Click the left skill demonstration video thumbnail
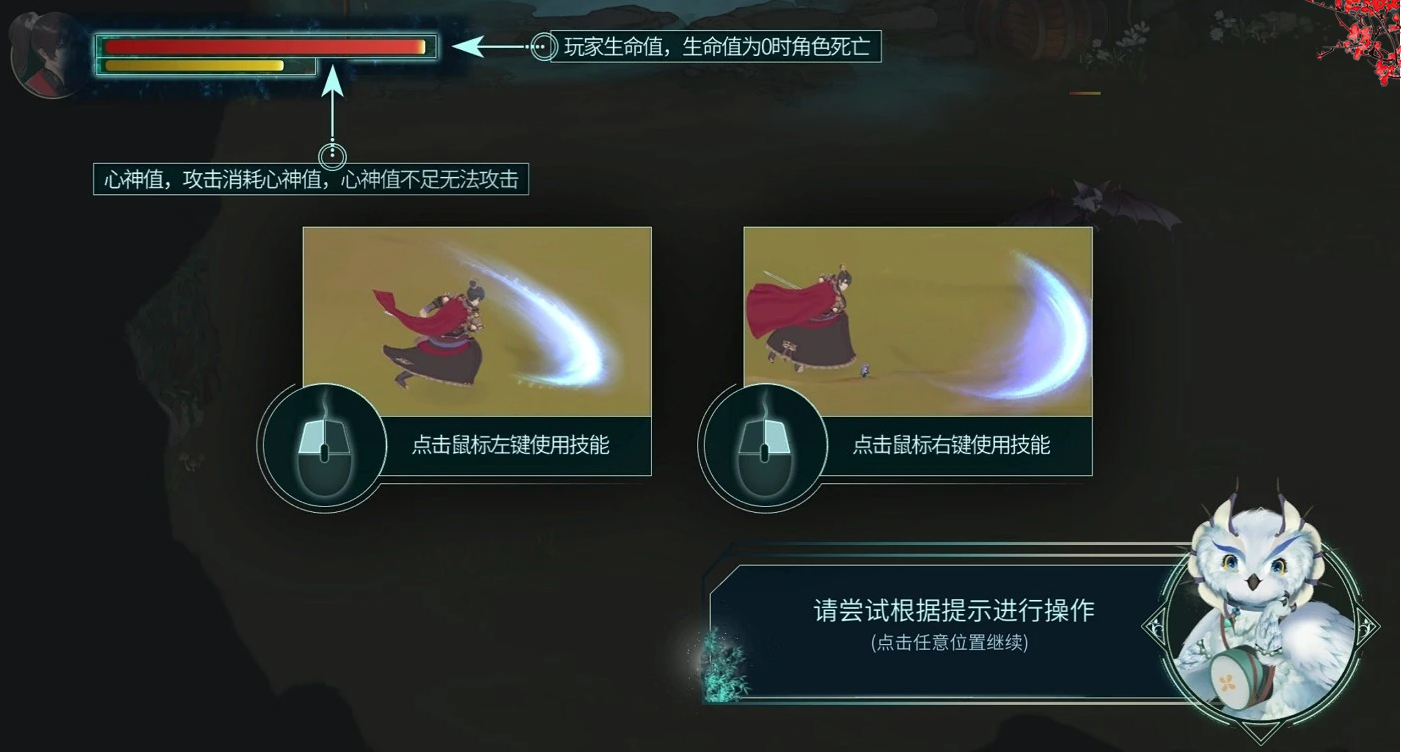Image resolution: width=1401 pixels, height=752 pixels. tap(477, 322)
